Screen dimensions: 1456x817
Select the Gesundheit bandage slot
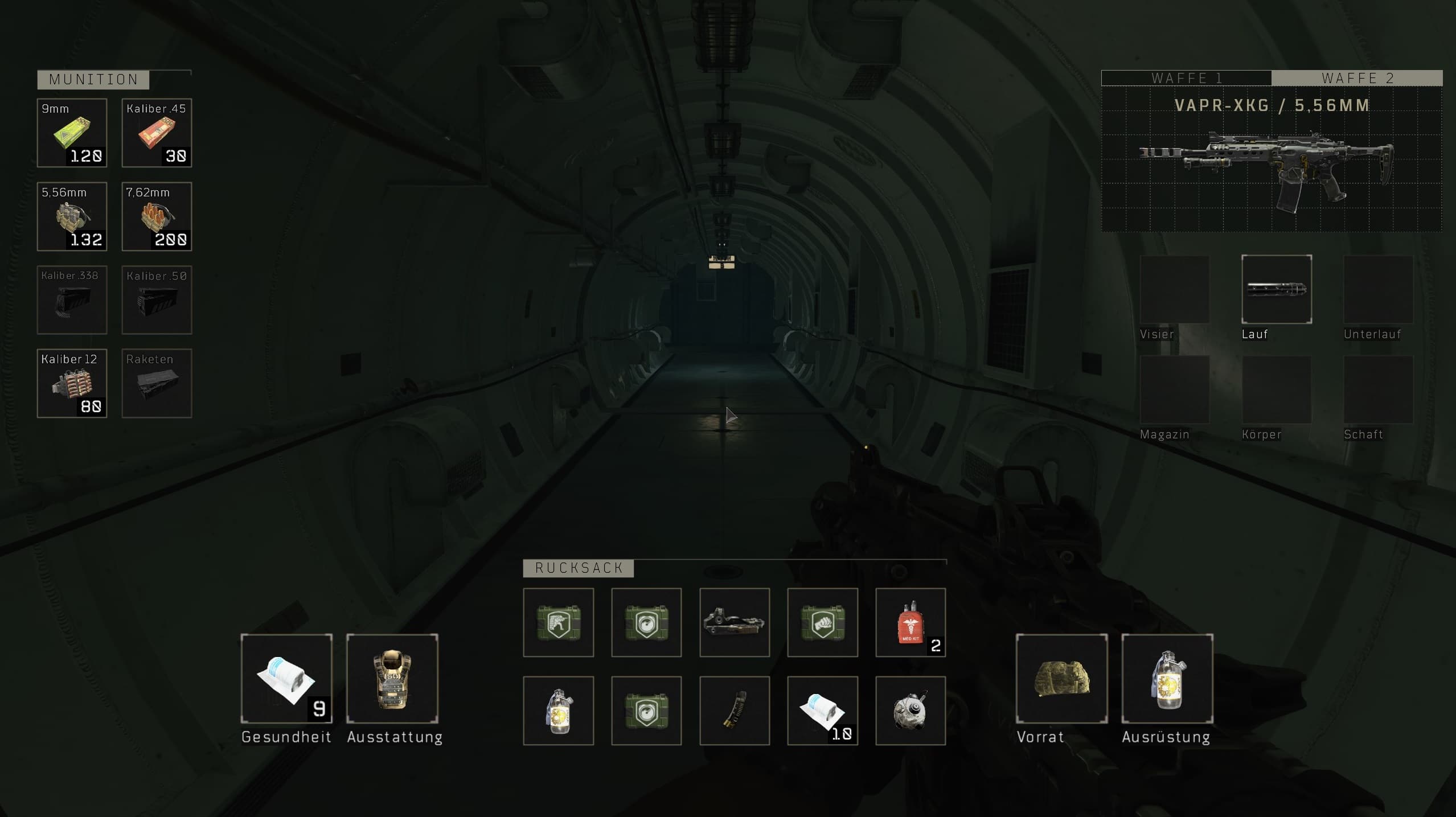click(286, 679)
